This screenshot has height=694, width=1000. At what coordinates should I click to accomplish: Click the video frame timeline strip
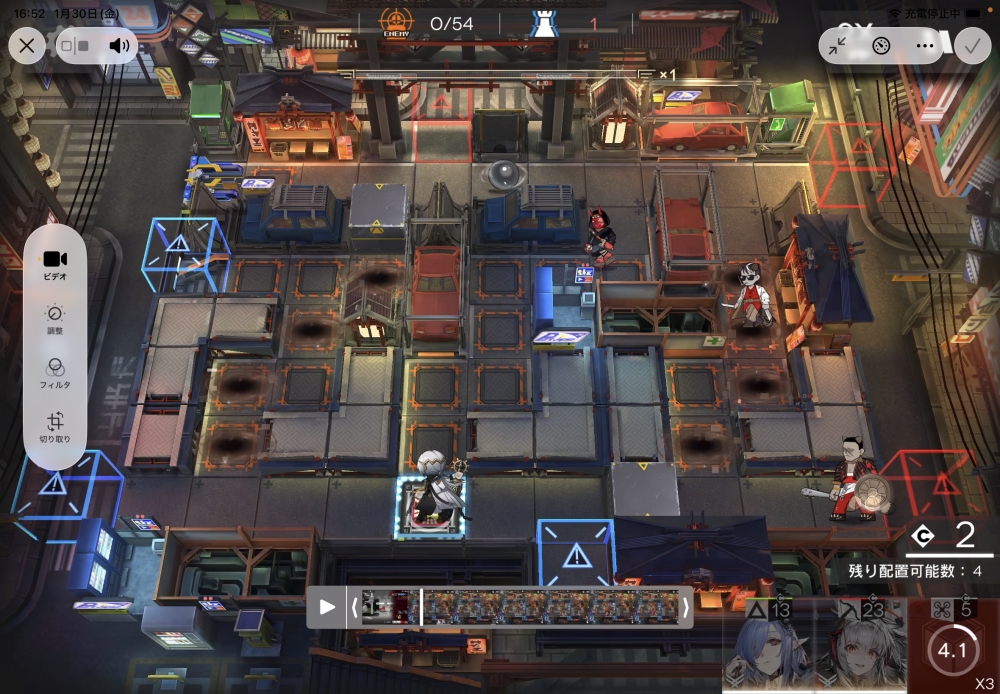[x=520, y=606]
